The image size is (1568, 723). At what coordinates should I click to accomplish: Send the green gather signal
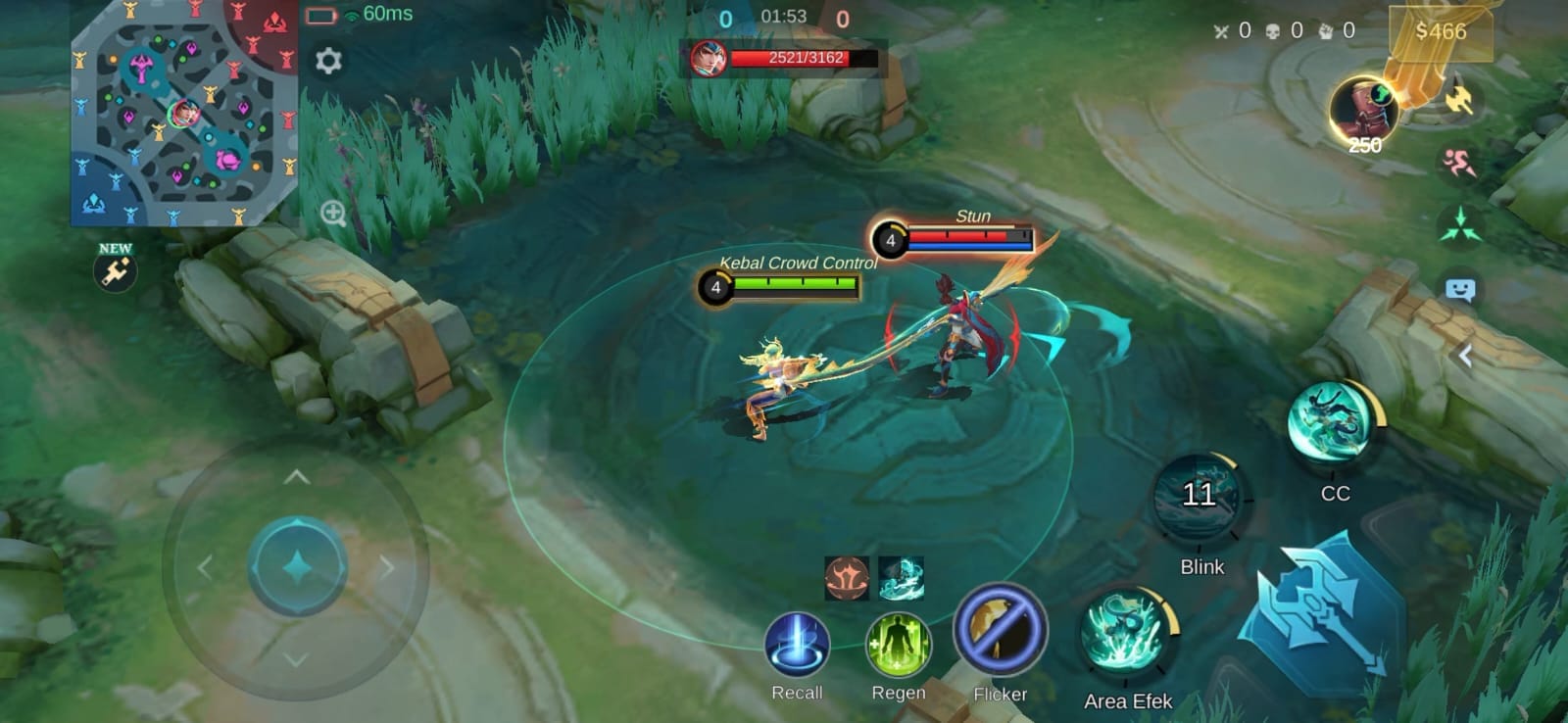coord(1460,225)
